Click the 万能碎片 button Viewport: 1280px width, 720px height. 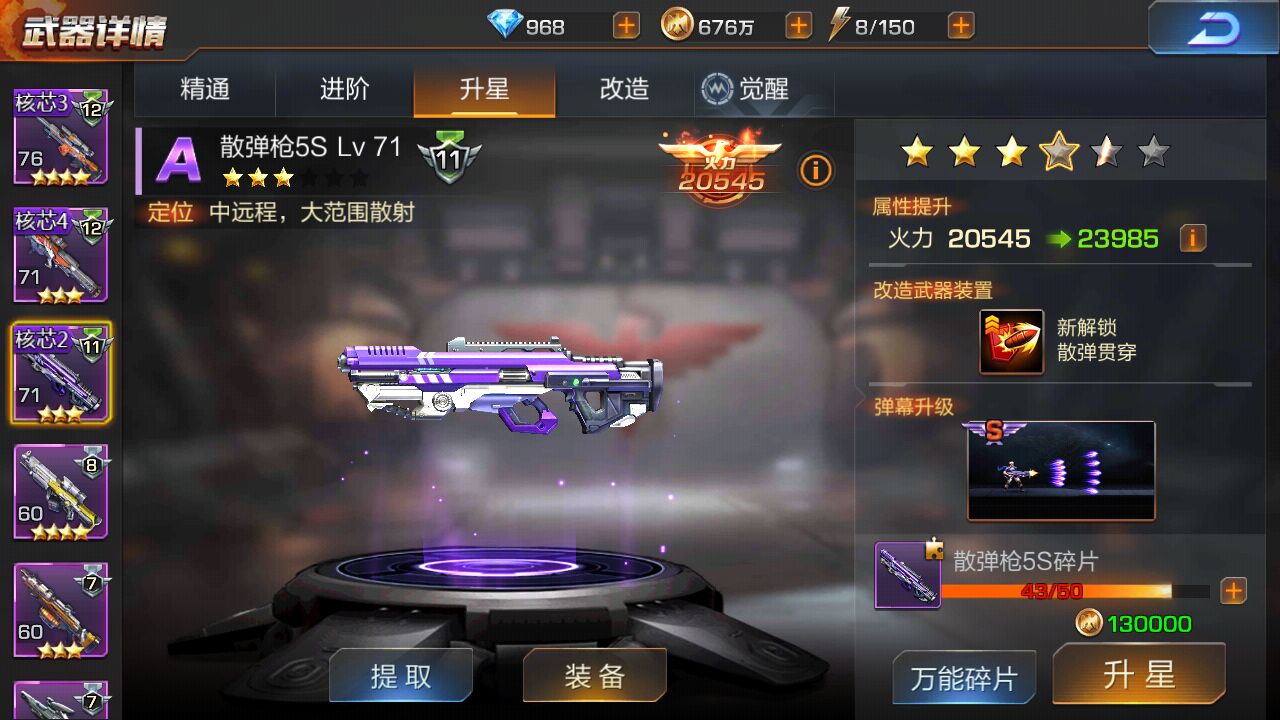pyautogui.click(x=963, y=678)
